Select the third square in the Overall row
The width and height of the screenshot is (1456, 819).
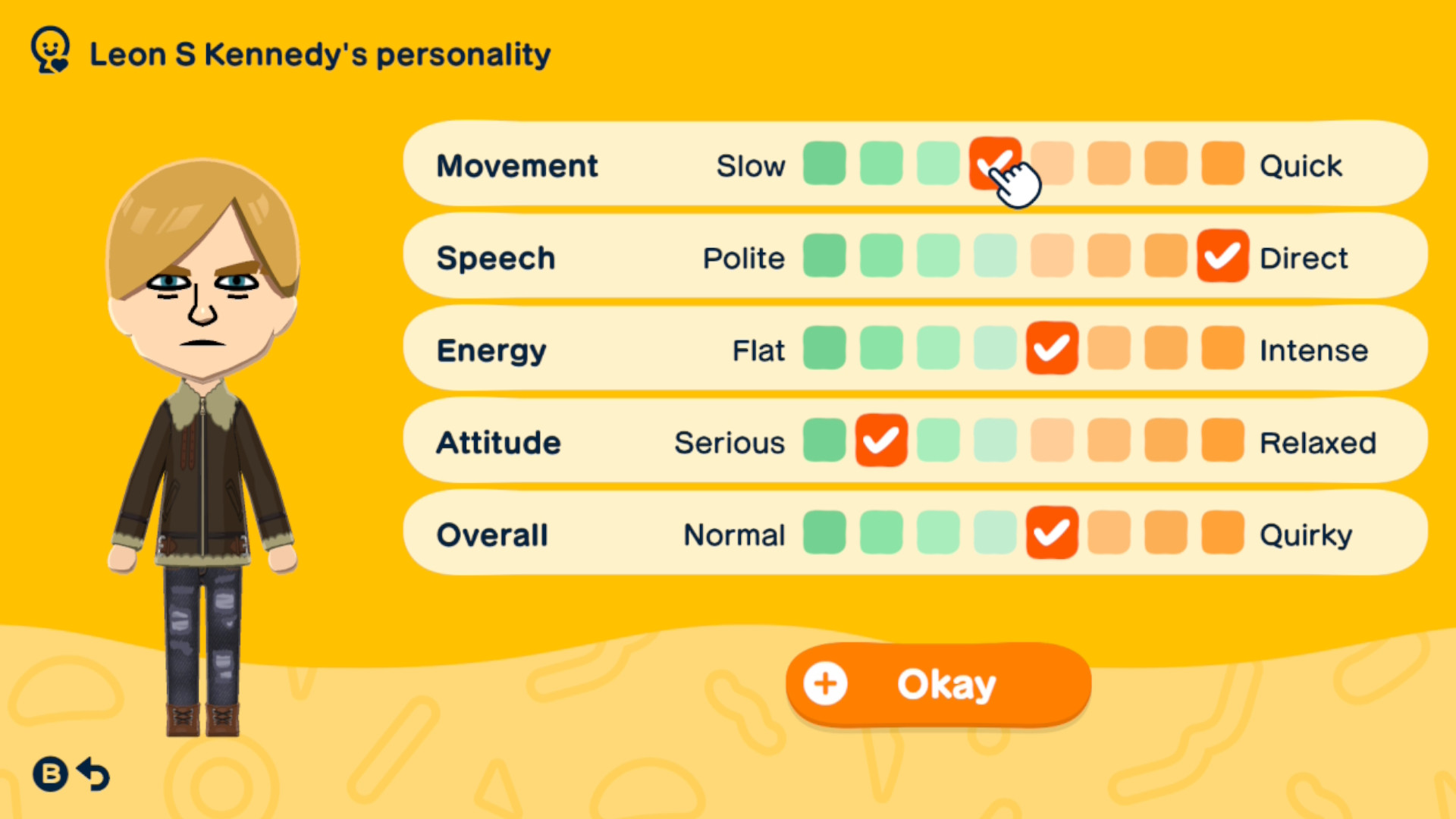937,534
